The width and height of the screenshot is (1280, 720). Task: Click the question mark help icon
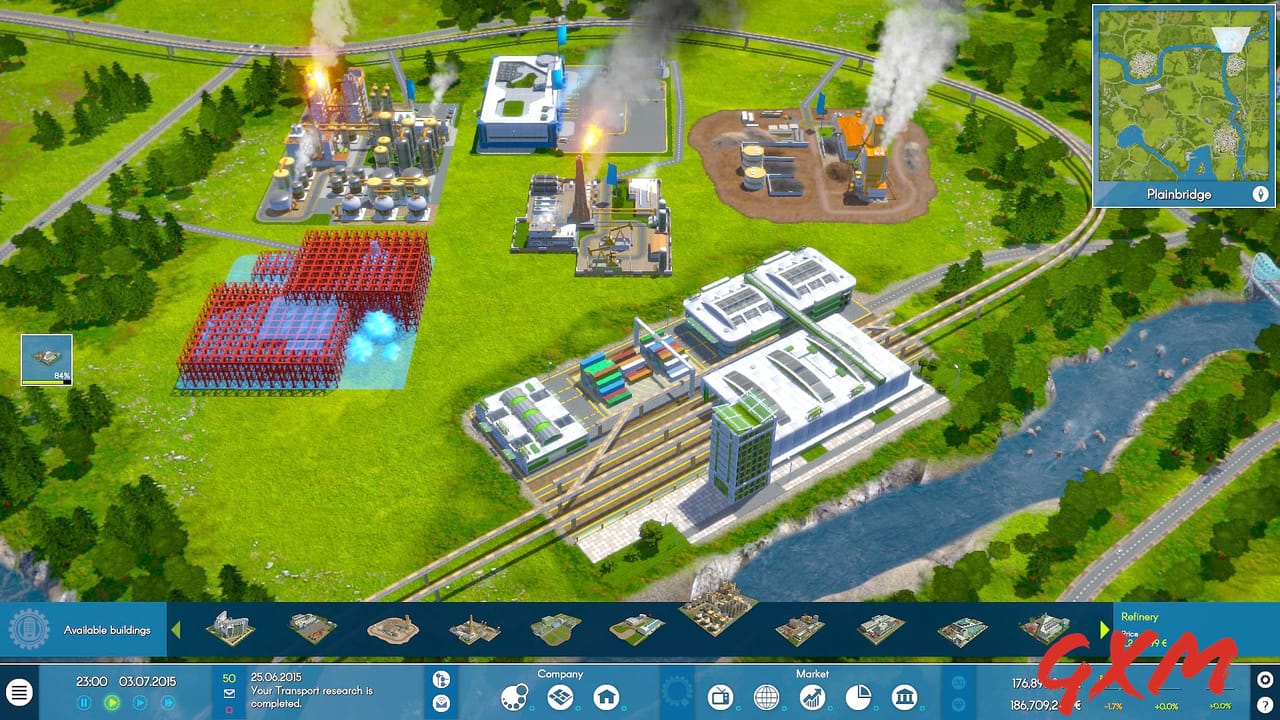click(1265, 705)
